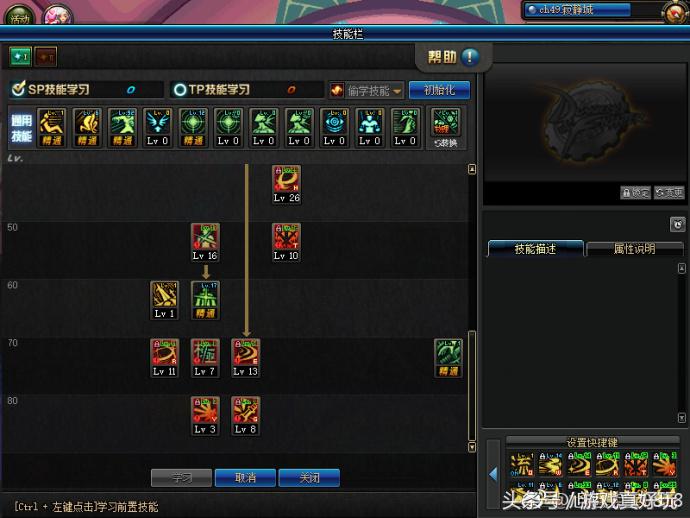Viewport: 690px width, 518px height.
Task: Click left arrow beside 设置快捷键 hotkey bar
Action: click(x=493, y=473)
